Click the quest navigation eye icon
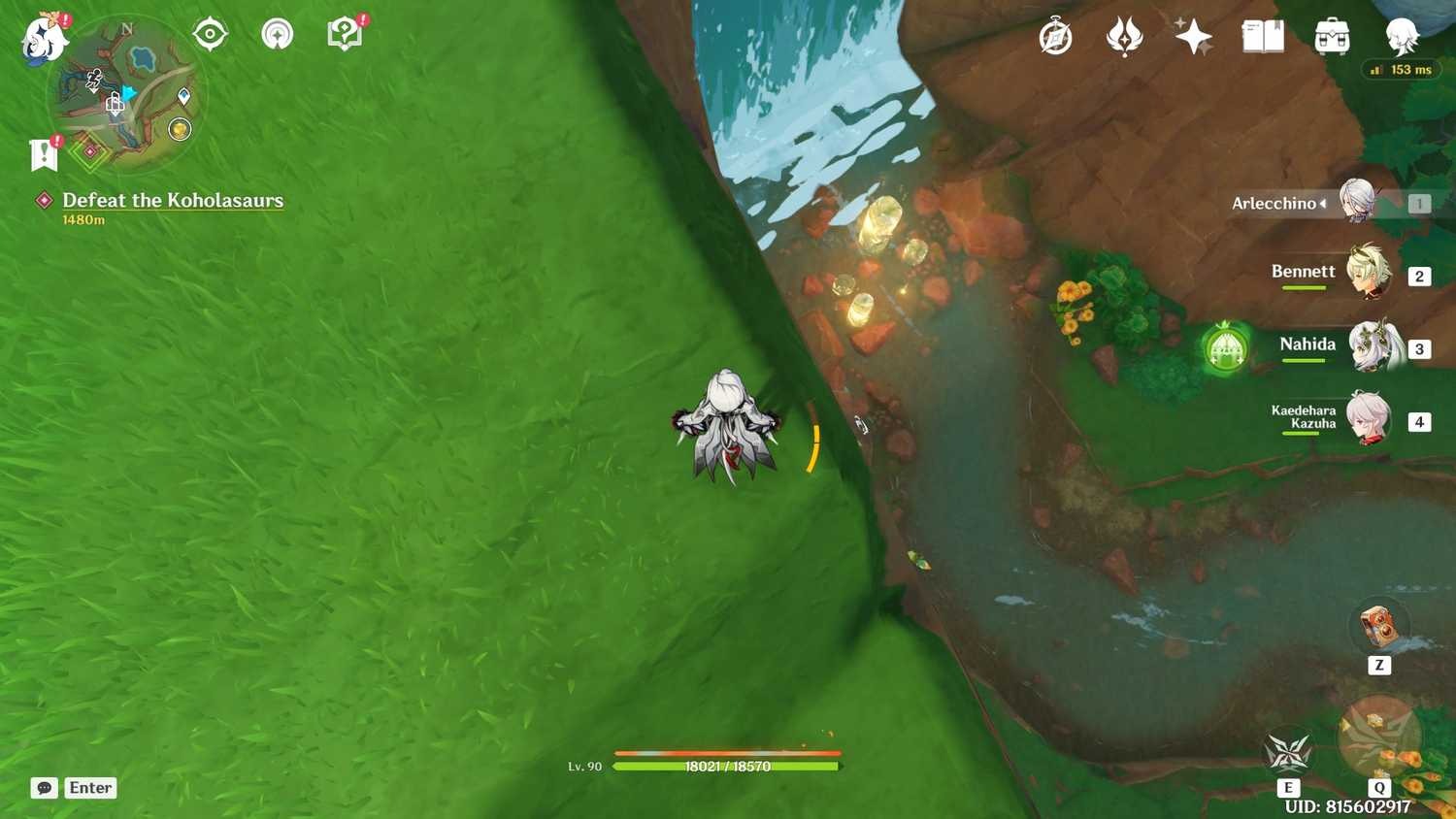Image resolution: width=1456 pixels, height=819 pixels. 210,32
